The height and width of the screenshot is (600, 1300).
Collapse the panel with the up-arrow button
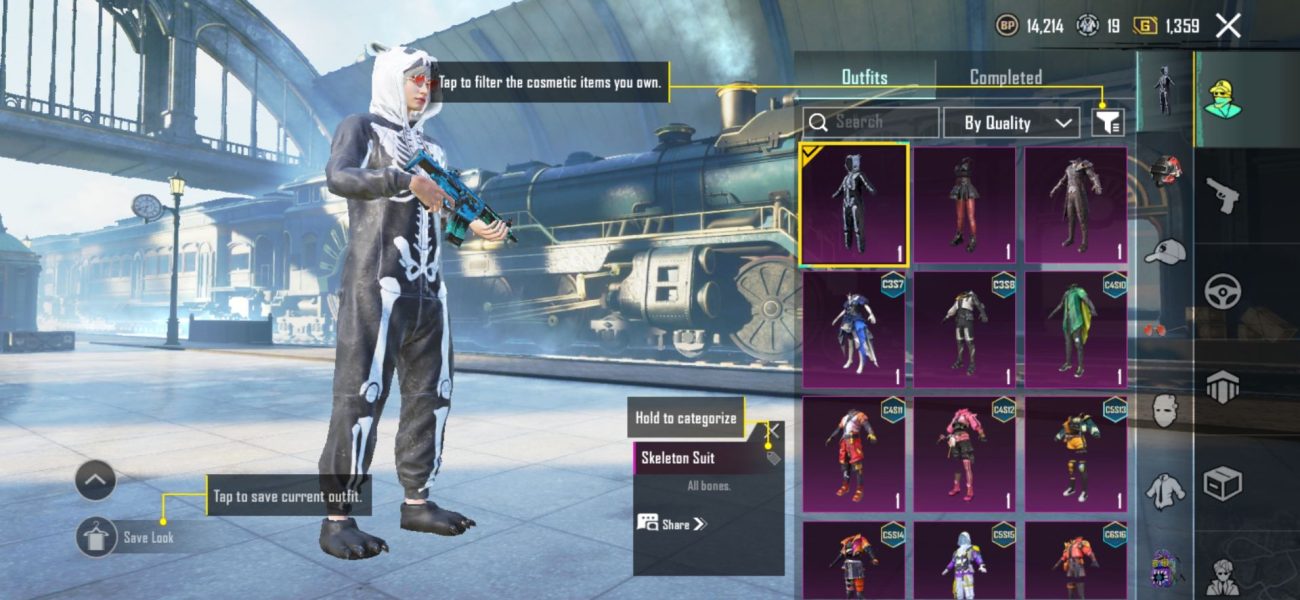point(95,481)
